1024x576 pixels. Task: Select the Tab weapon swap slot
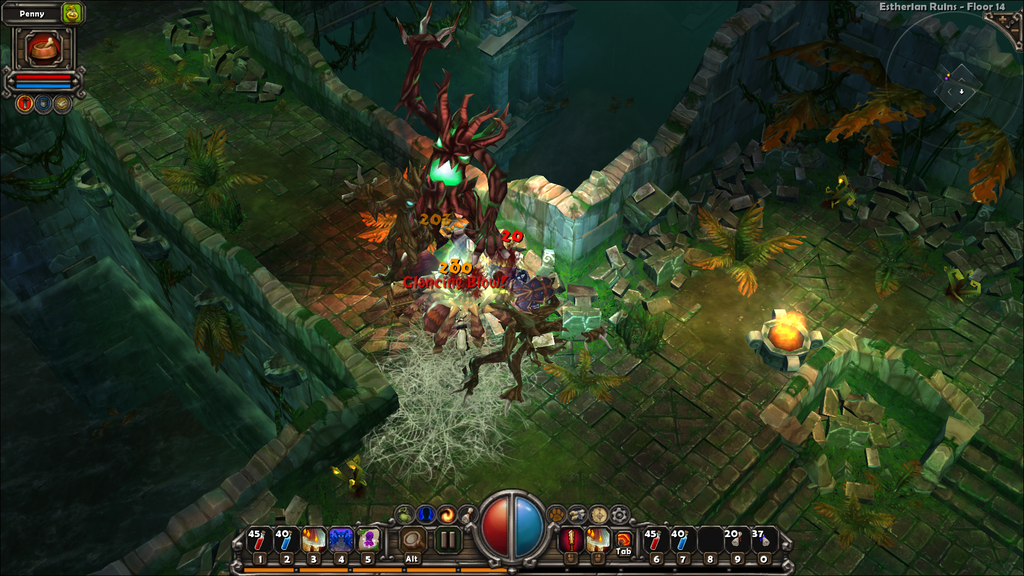pos(624,541)
